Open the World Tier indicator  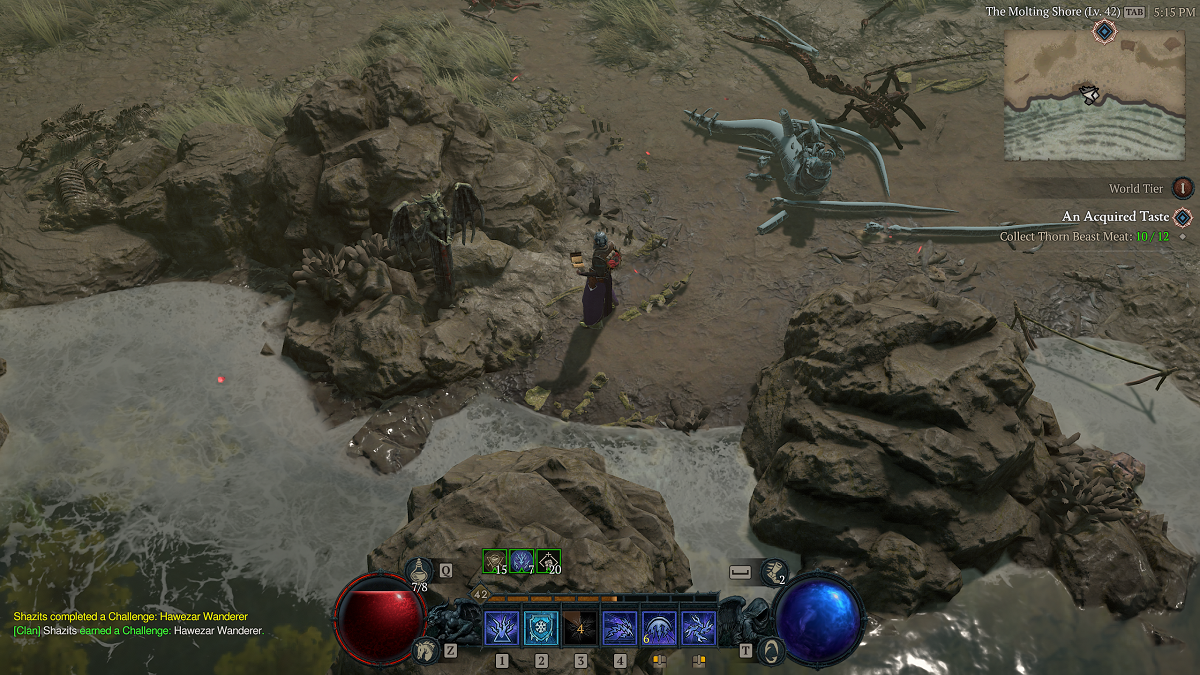[1182, 188]
